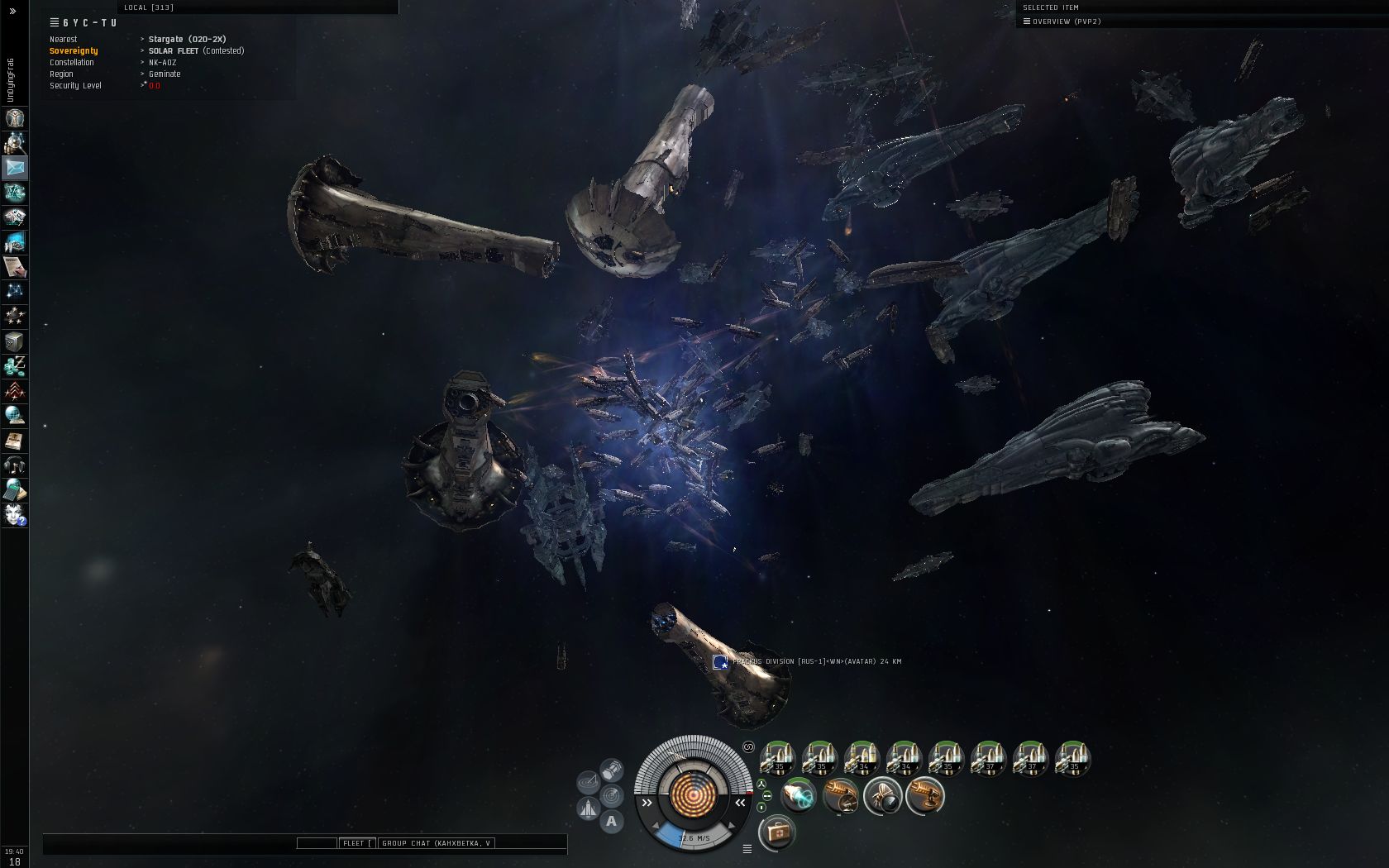Open the People & Places icon

15,143
